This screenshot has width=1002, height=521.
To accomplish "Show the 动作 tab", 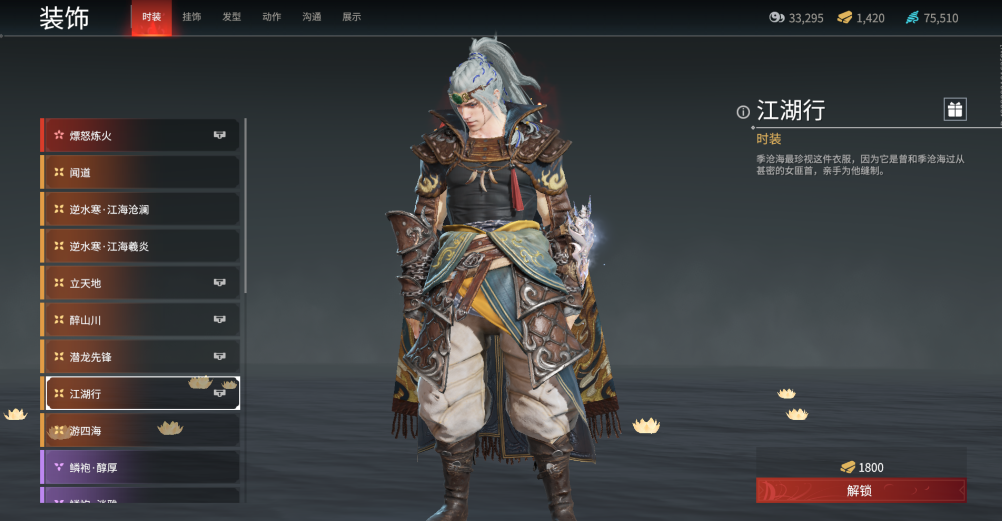I will tap(271, 17).
